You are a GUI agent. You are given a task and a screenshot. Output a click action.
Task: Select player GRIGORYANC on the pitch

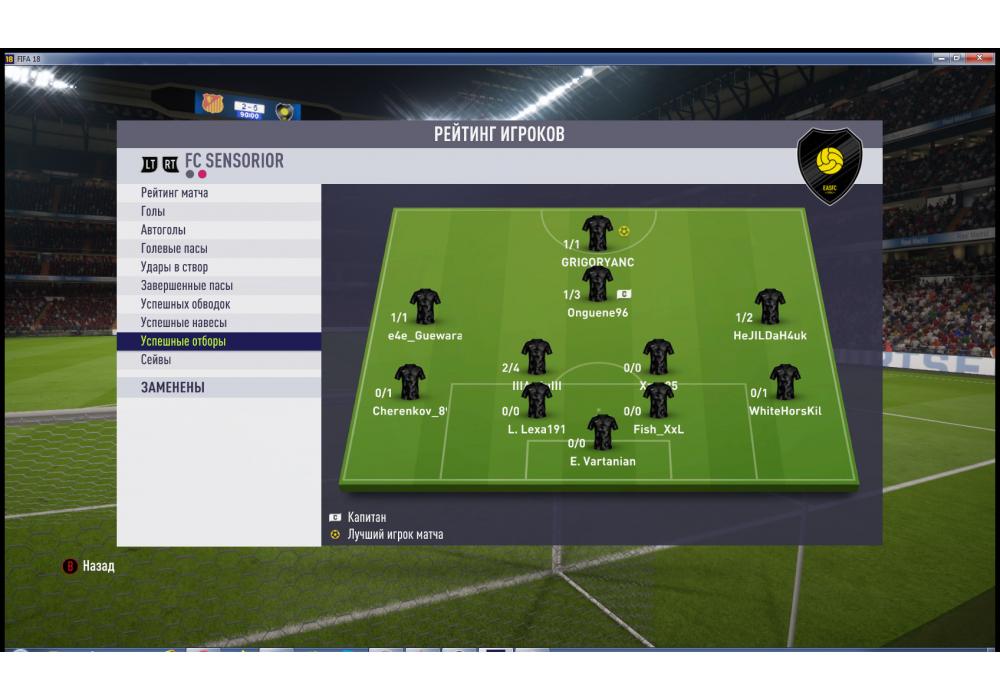[x=597, y=234]
